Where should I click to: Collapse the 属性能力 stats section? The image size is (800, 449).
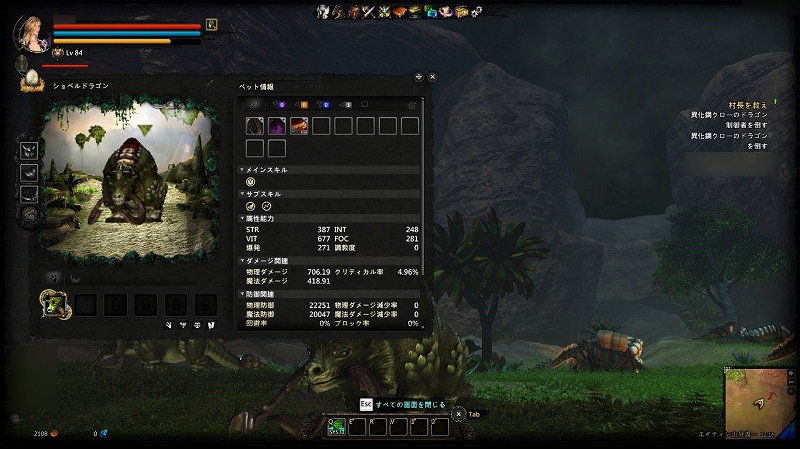tap(241, 217)
